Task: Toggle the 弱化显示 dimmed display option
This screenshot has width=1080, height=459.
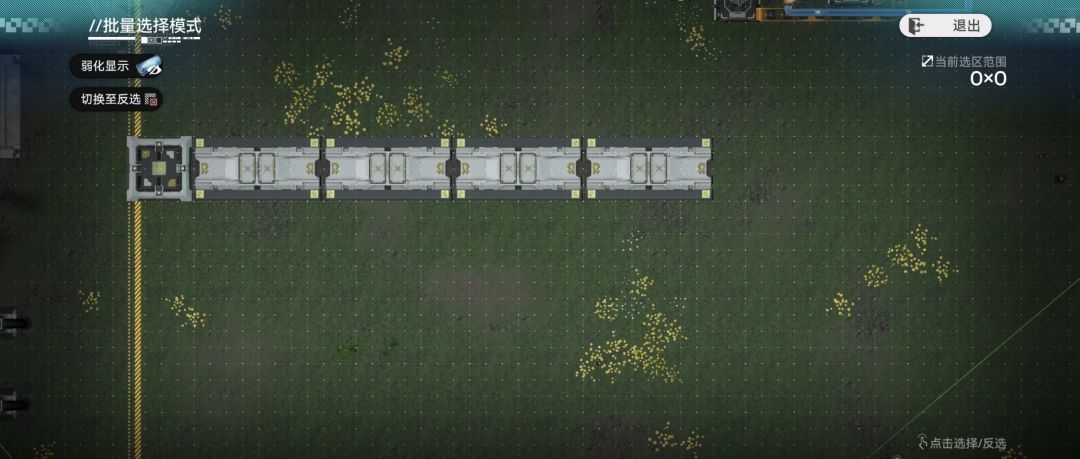Action: point(116,67)
